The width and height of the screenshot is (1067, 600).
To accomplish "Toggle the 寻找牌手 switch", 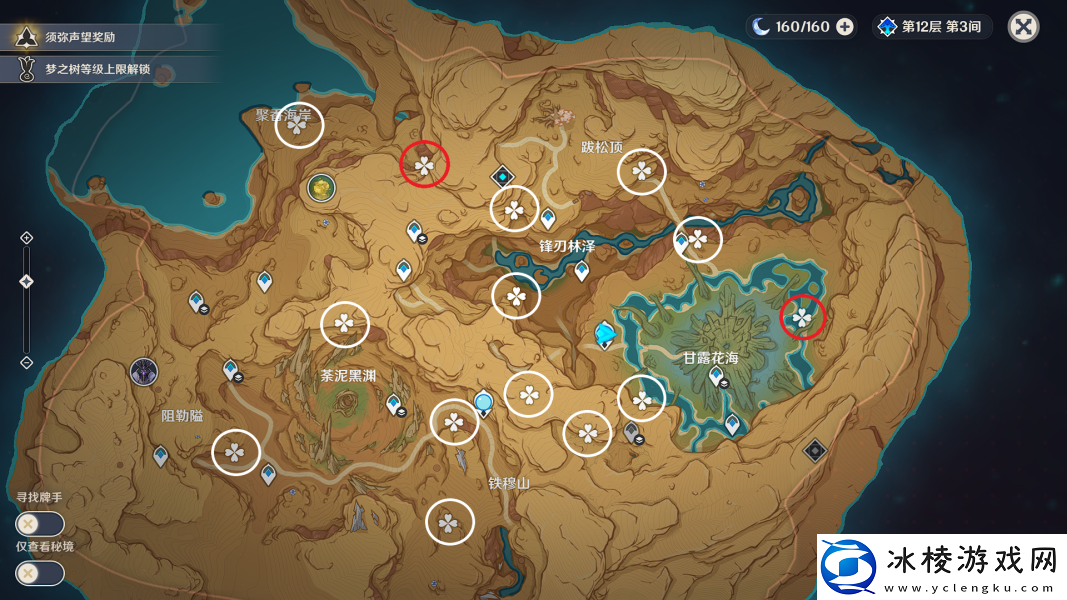I will 40,523.
